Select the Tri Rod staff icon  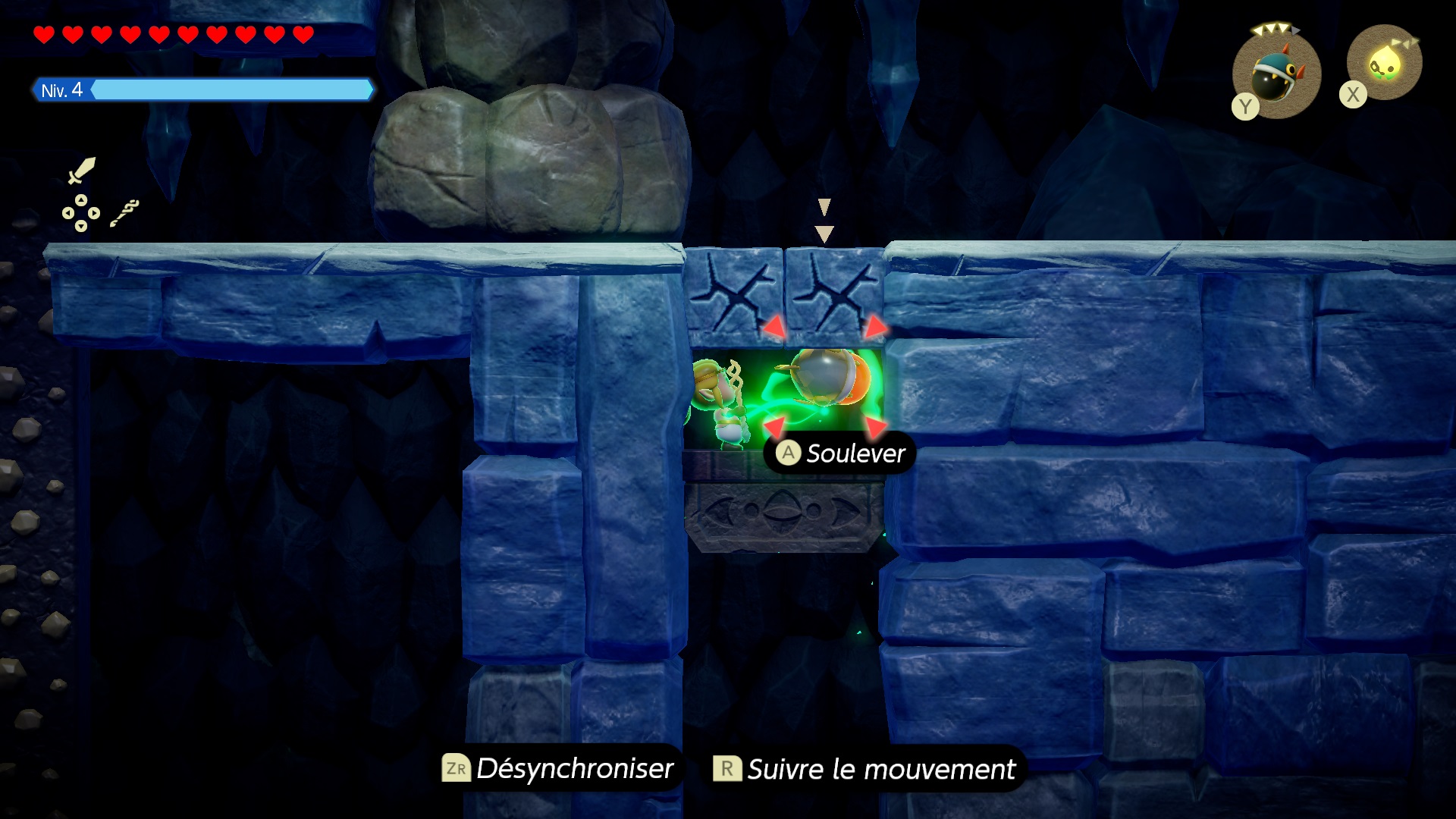tap(124, 213)
